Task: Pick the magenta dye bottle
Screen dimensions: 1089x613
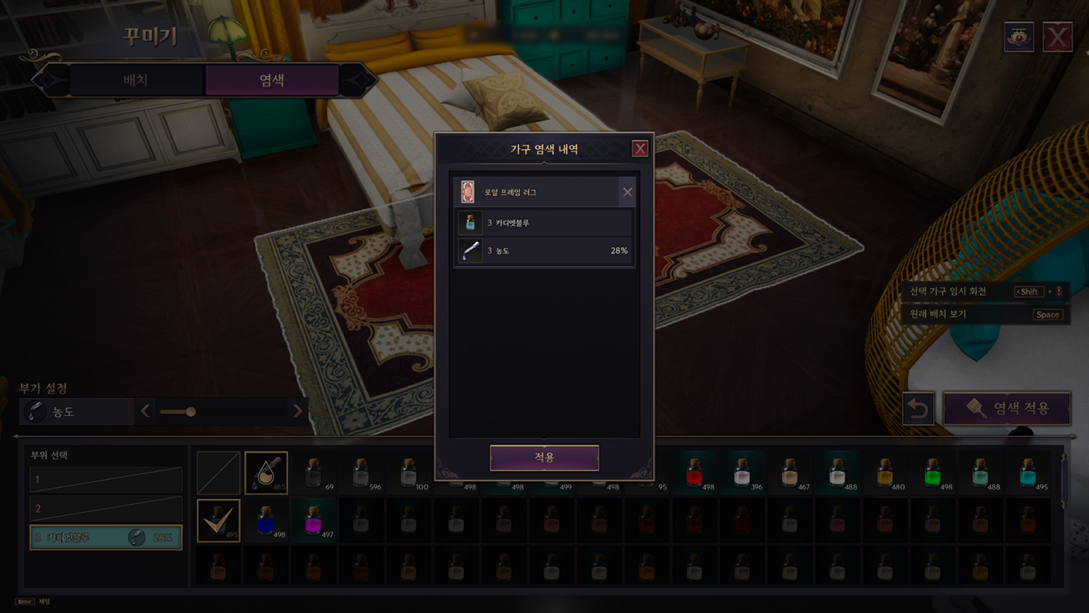Action: tap(313, 520)
